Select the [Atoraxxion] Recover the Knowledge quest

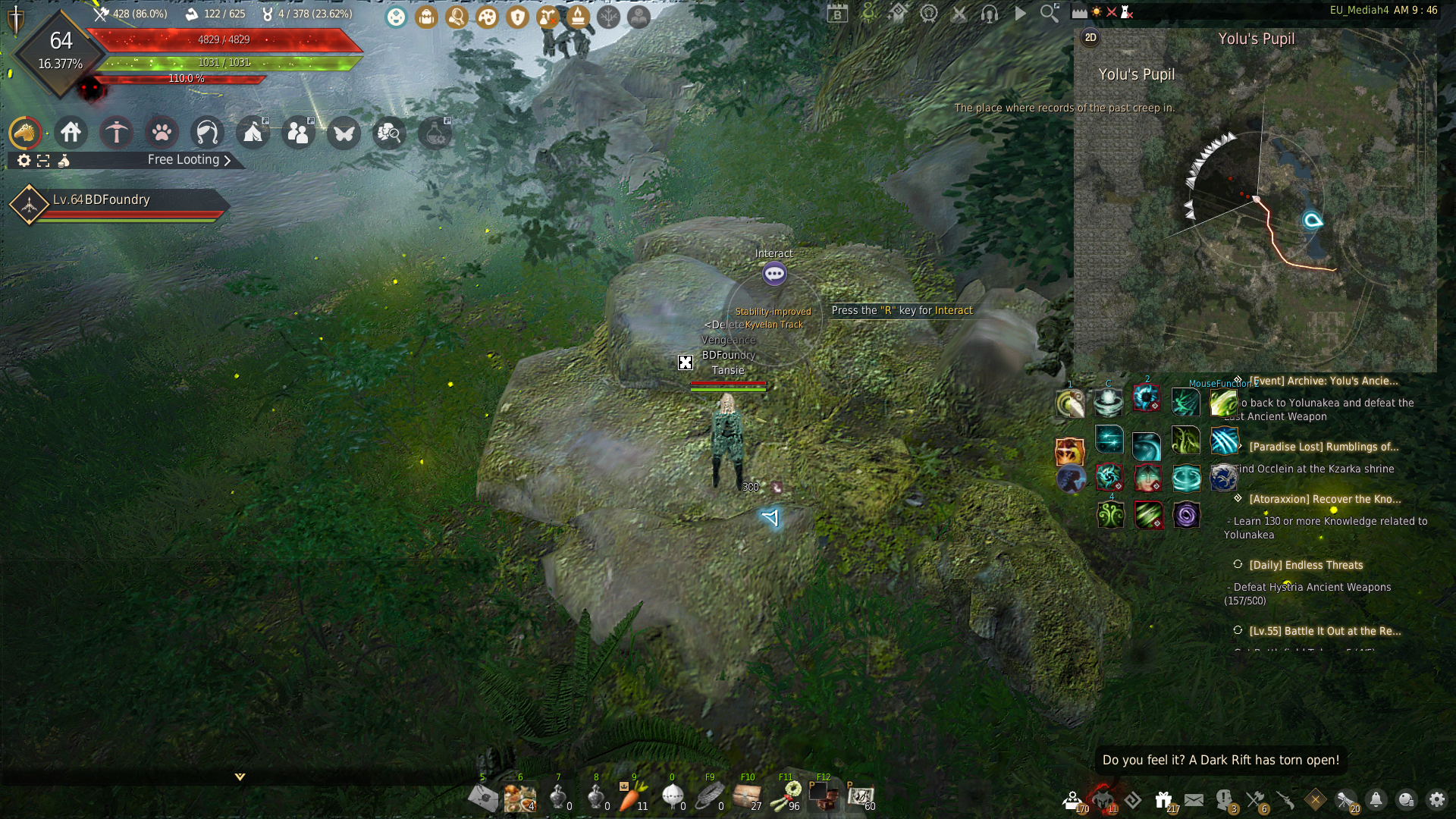click(x=1325, y=499)
